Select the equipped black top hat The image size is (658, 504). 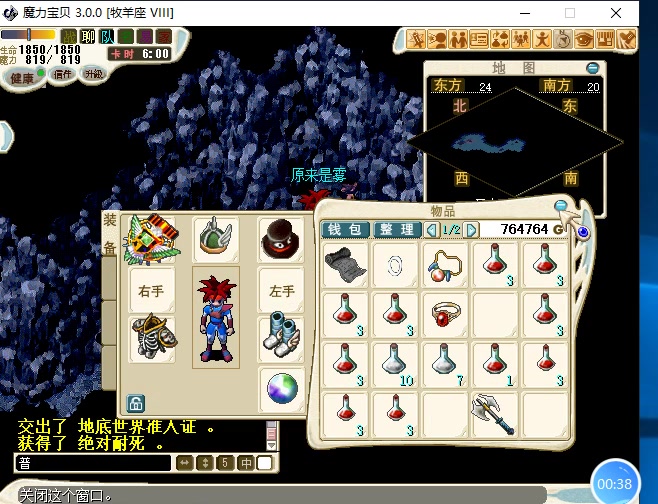coord(280,240)
